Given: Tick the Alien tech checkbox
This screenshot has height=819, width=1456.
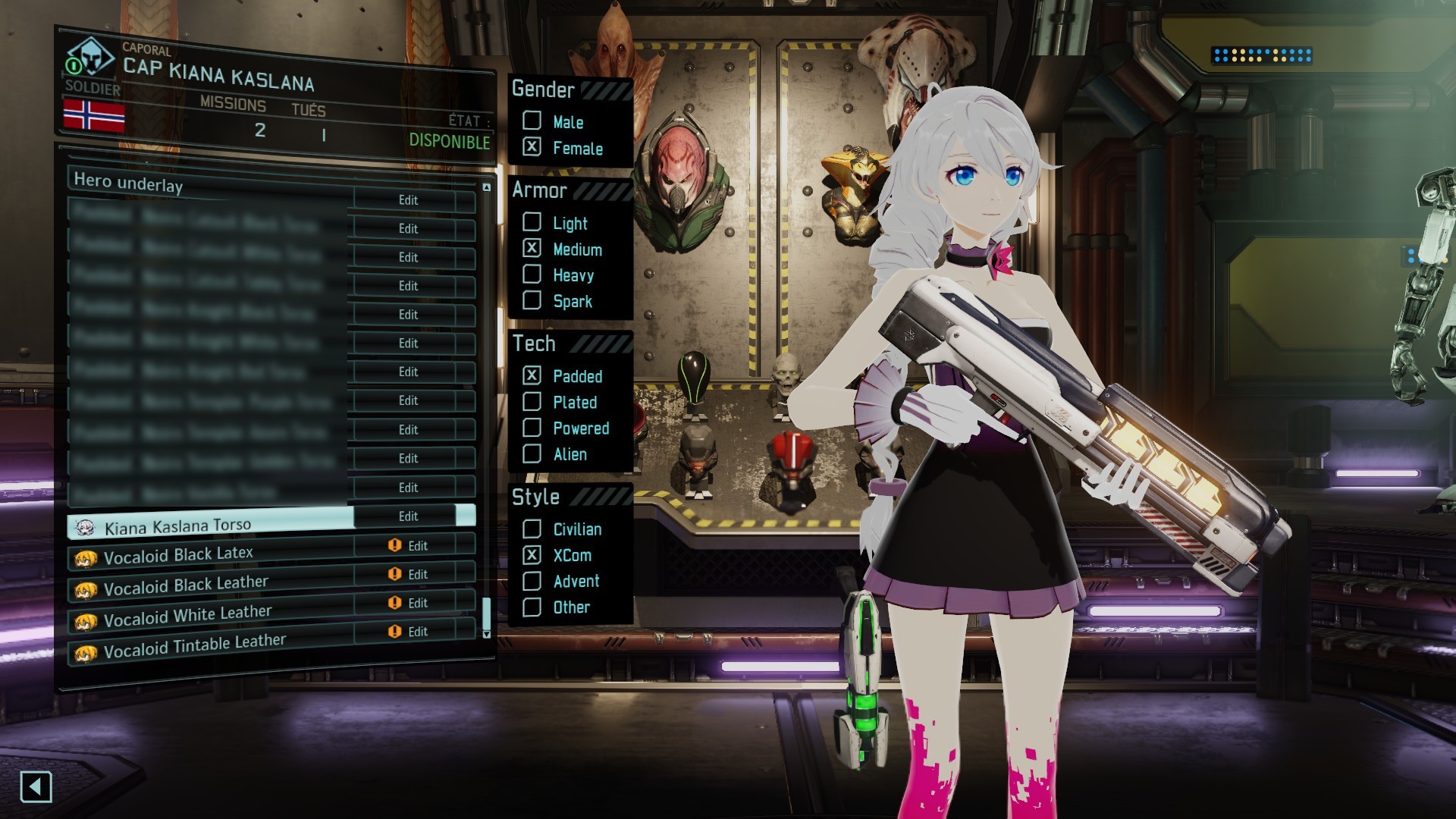Looking at the screenshot, I should (x=532, y=453).
